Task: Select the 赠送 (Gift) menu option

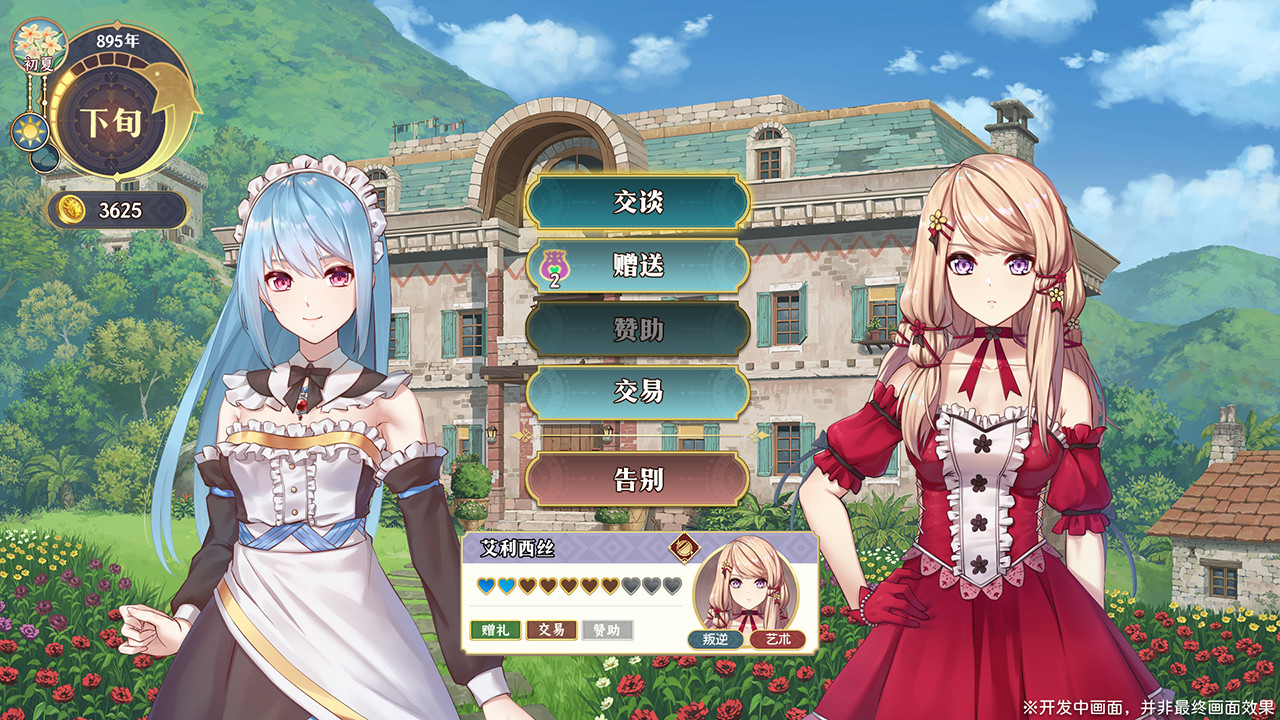Action: coord(638,266)
